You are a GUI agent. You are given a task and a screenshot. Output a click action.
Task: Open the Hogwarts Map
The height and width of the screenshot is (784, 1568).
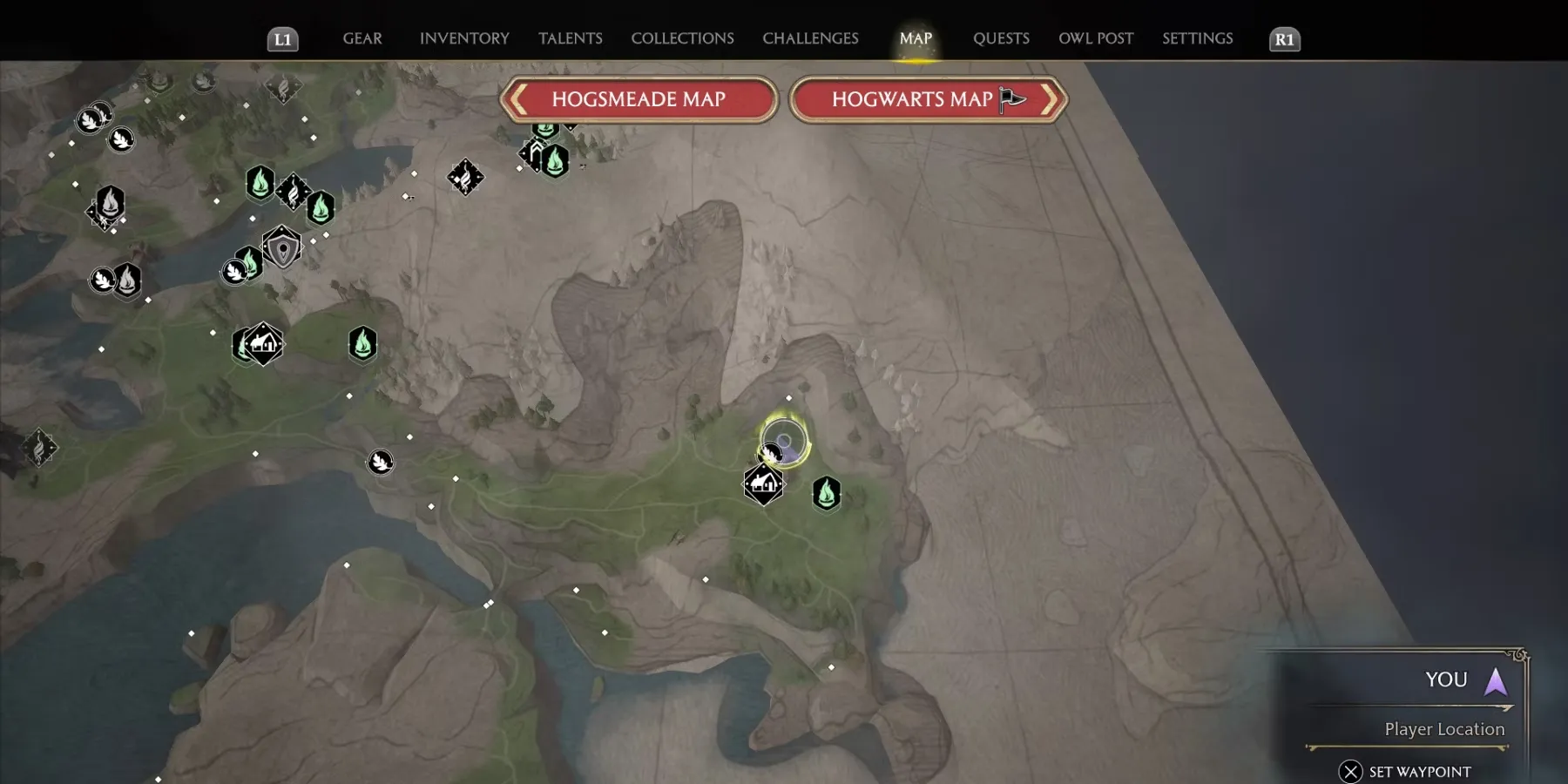pyautogui.click(x=928, y=99)
